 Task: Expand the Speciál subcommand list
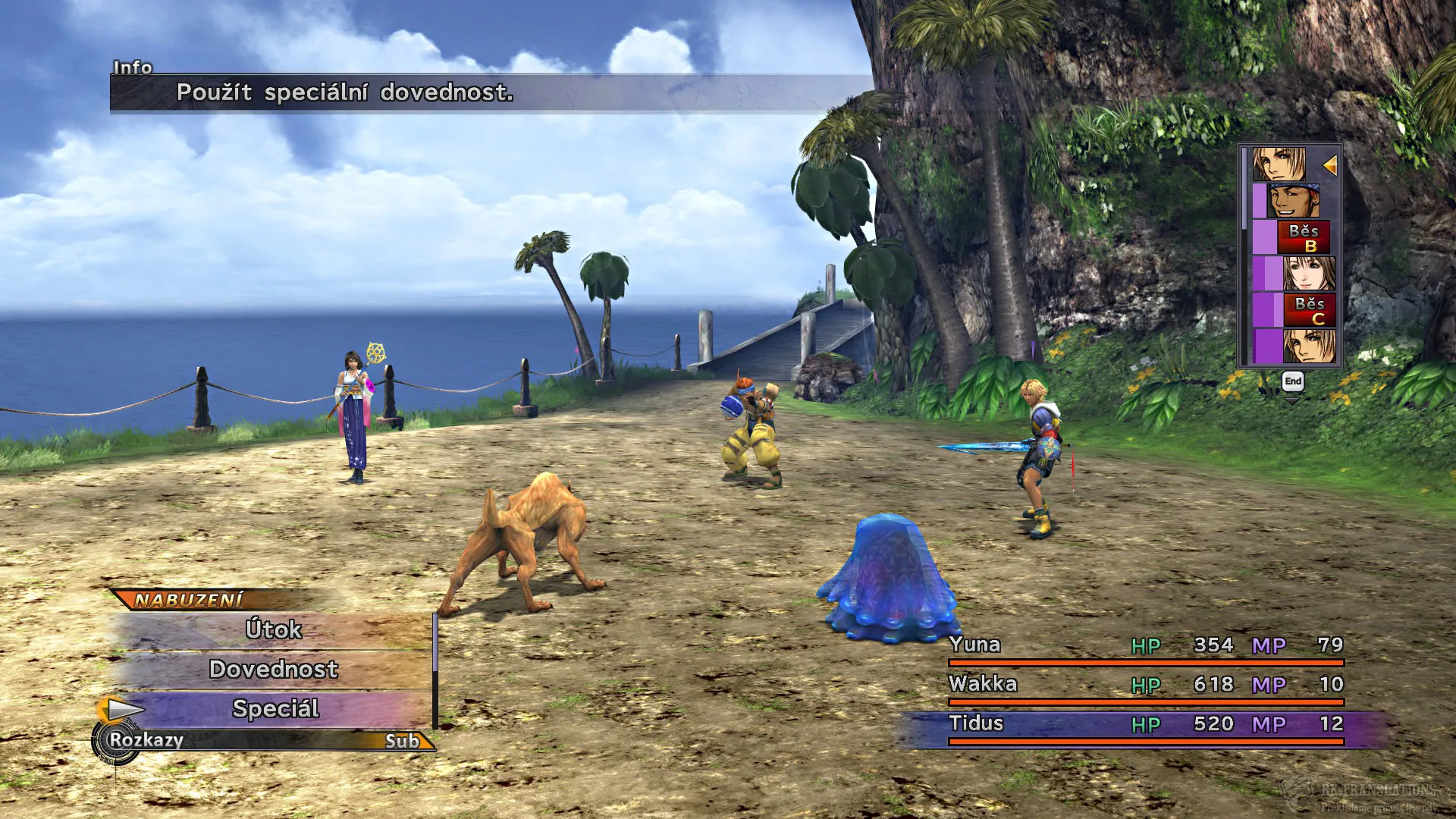[277, 710]
